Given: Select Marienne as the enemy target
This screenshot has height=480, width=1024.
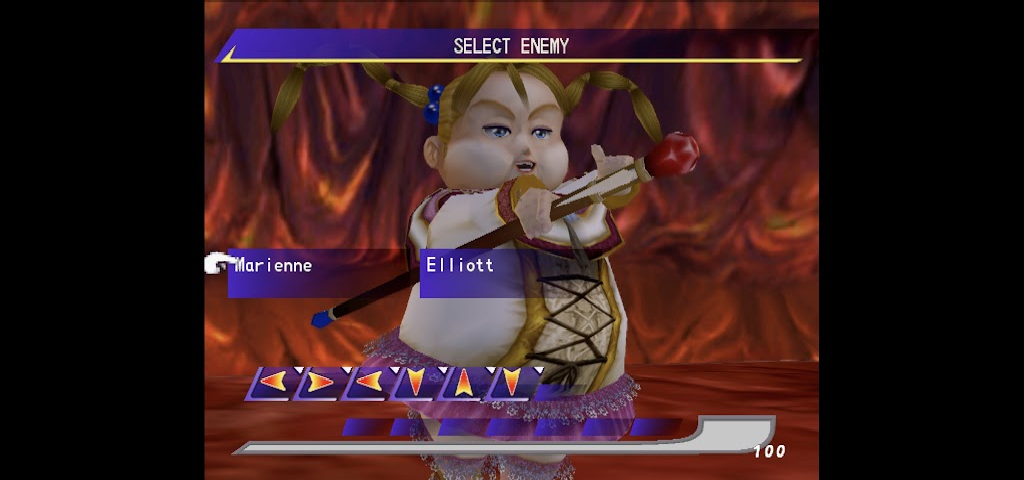Looking at the screenshot, I should point(274,266).
